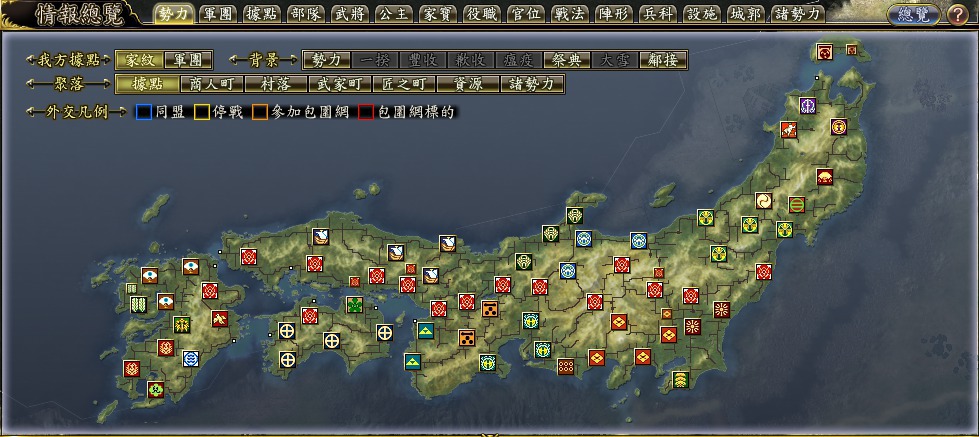Open the 公主 tab
The height and width of the screenshot is (437, 979).
click(391, 14)
